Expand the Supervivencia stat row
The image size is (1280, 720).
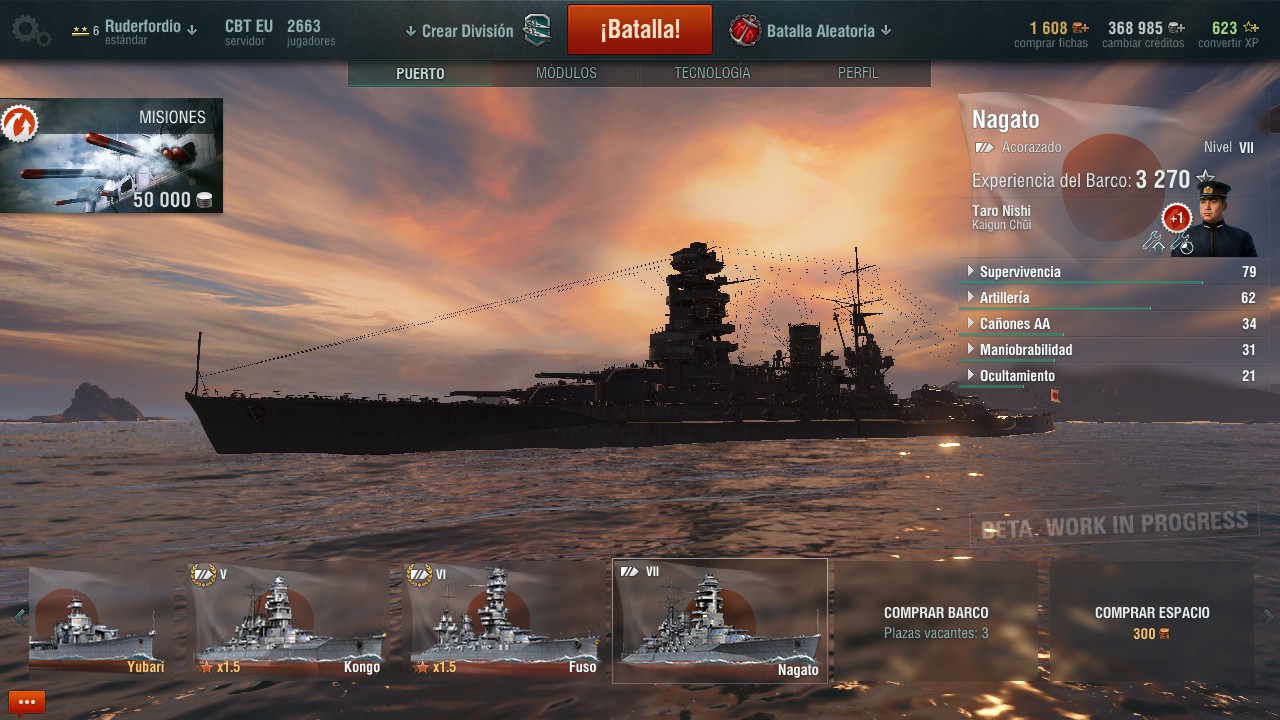coord(1019,272)
